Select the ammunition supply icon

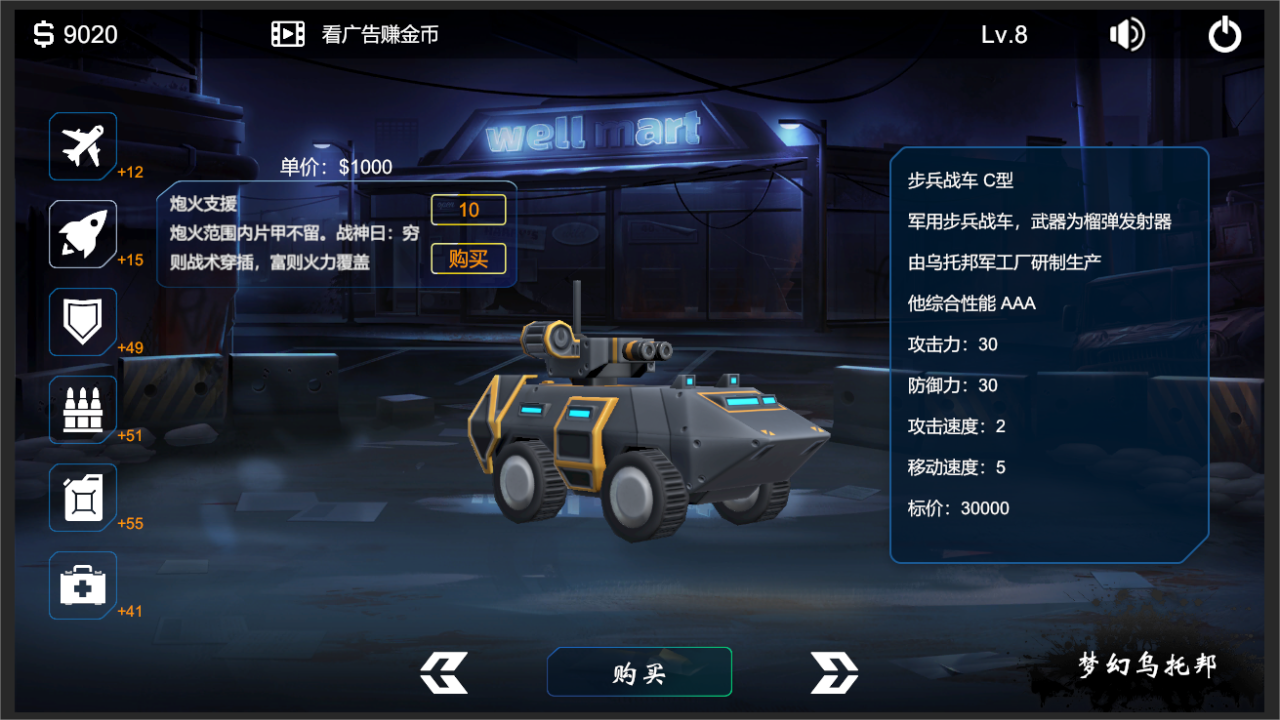coord(82,409)
